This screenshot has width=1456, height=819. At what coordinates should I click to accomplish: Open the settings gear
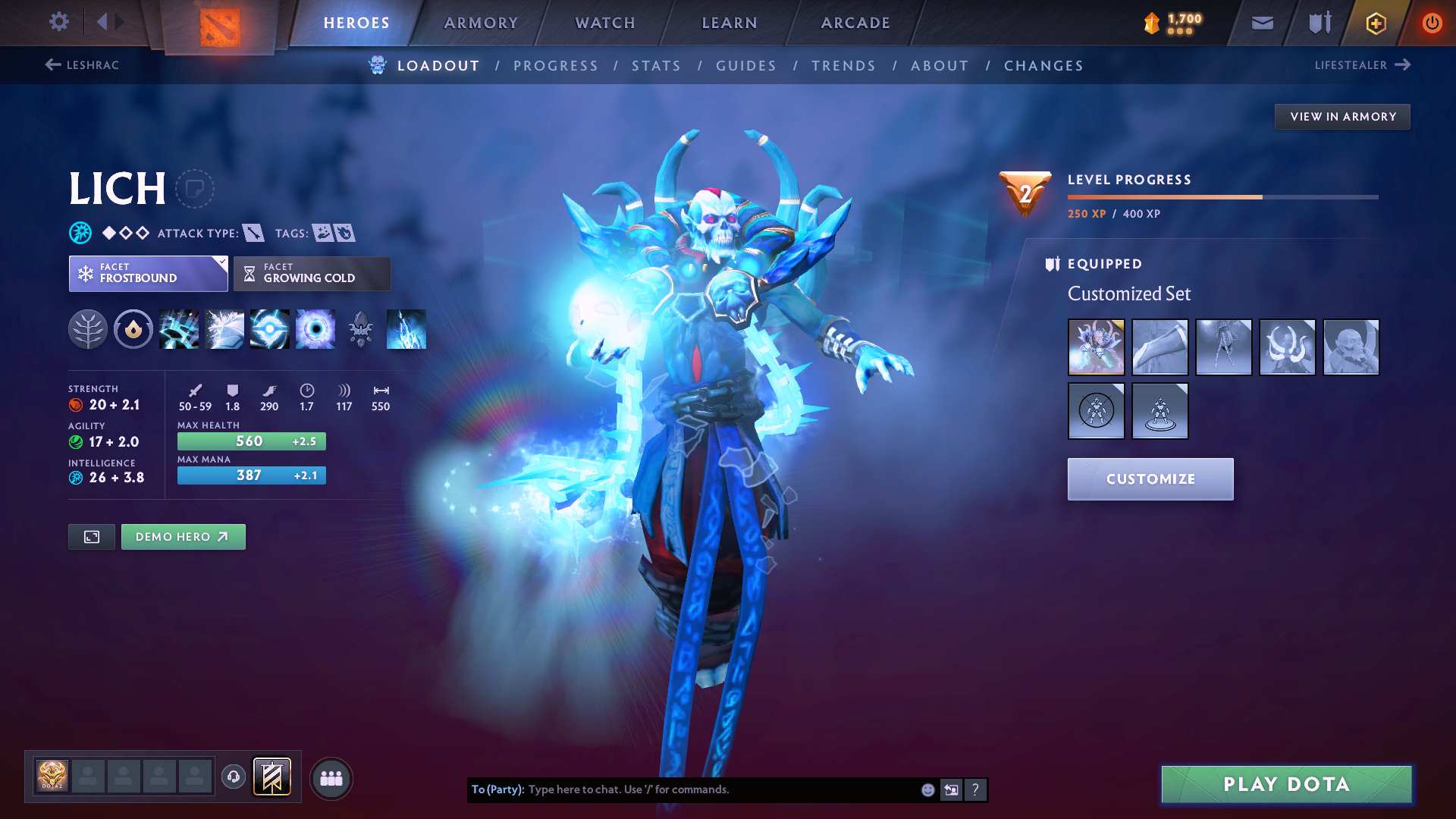[58, 22]
